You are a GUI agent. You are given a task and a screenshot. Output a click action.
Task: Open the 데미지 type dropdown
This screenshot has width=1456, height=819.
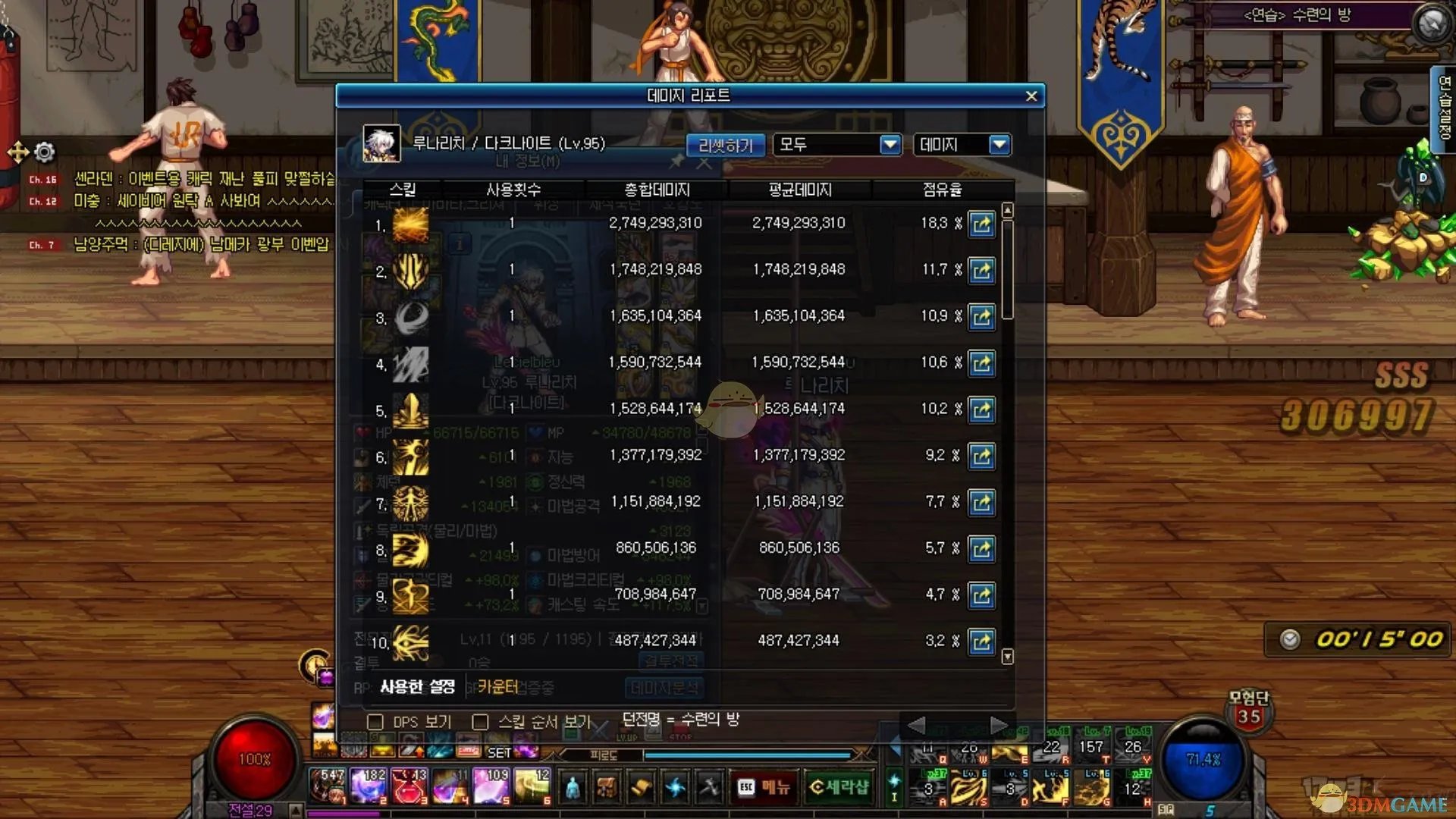[999, 144]
